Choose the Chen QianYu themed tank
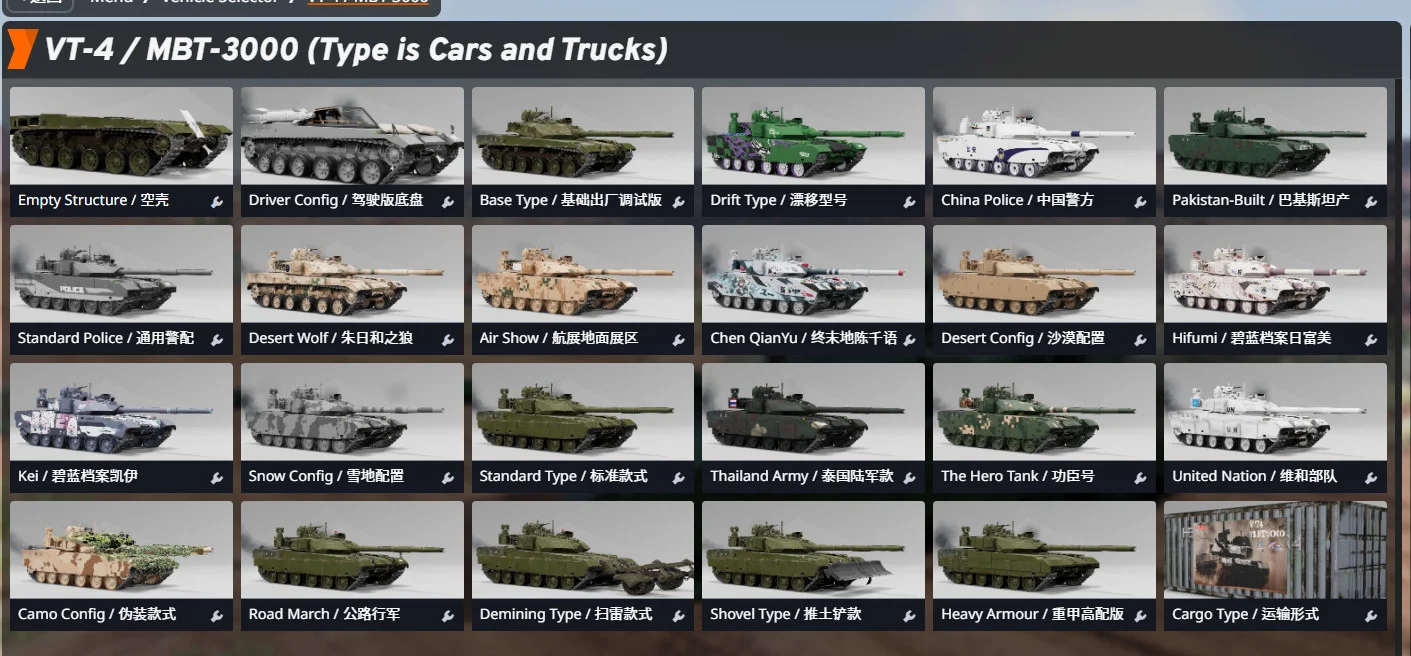The image size is (1411, 656). coord(812,276)
